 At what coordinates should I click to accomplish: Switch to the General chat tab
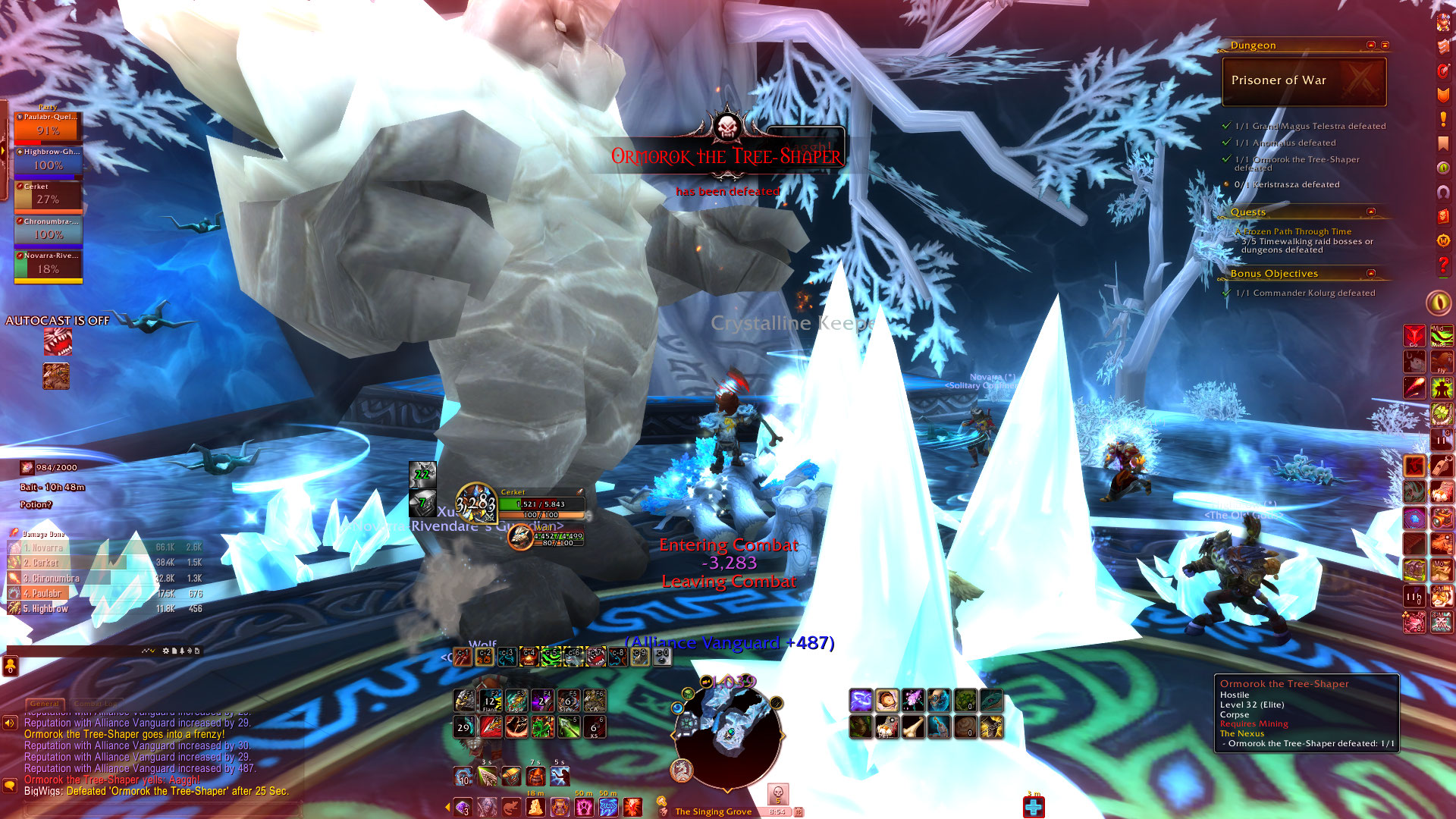(x=45, y=704)
